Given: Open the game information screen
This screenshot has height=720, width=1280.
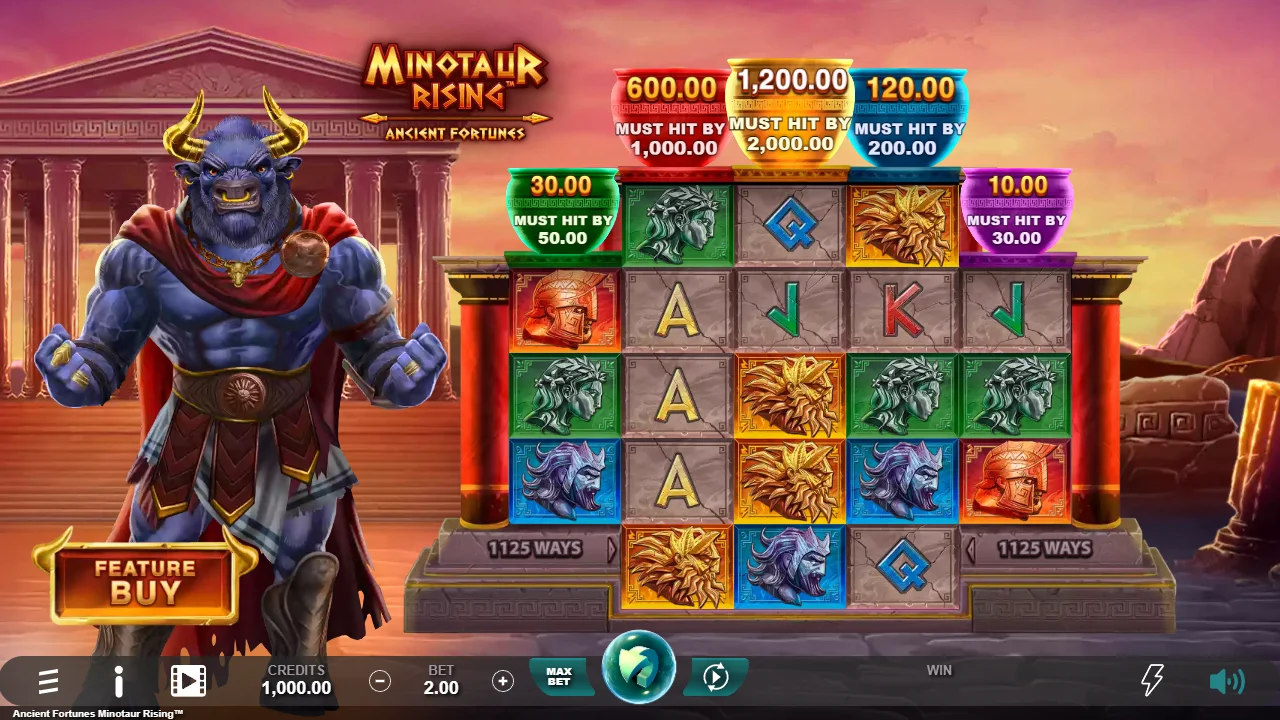Looking at the screenshot, I should point(117,681).
